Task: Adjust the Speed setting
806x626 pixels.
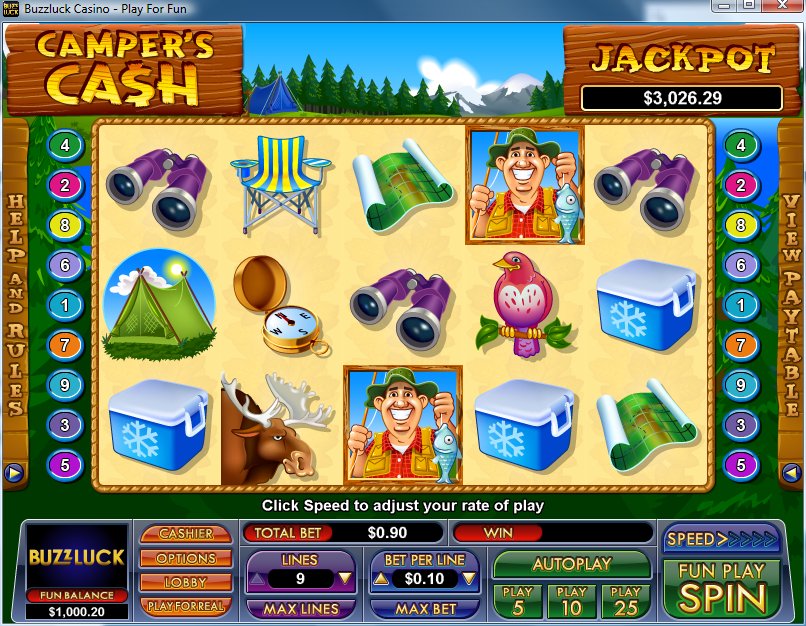Action: point(720,539)
